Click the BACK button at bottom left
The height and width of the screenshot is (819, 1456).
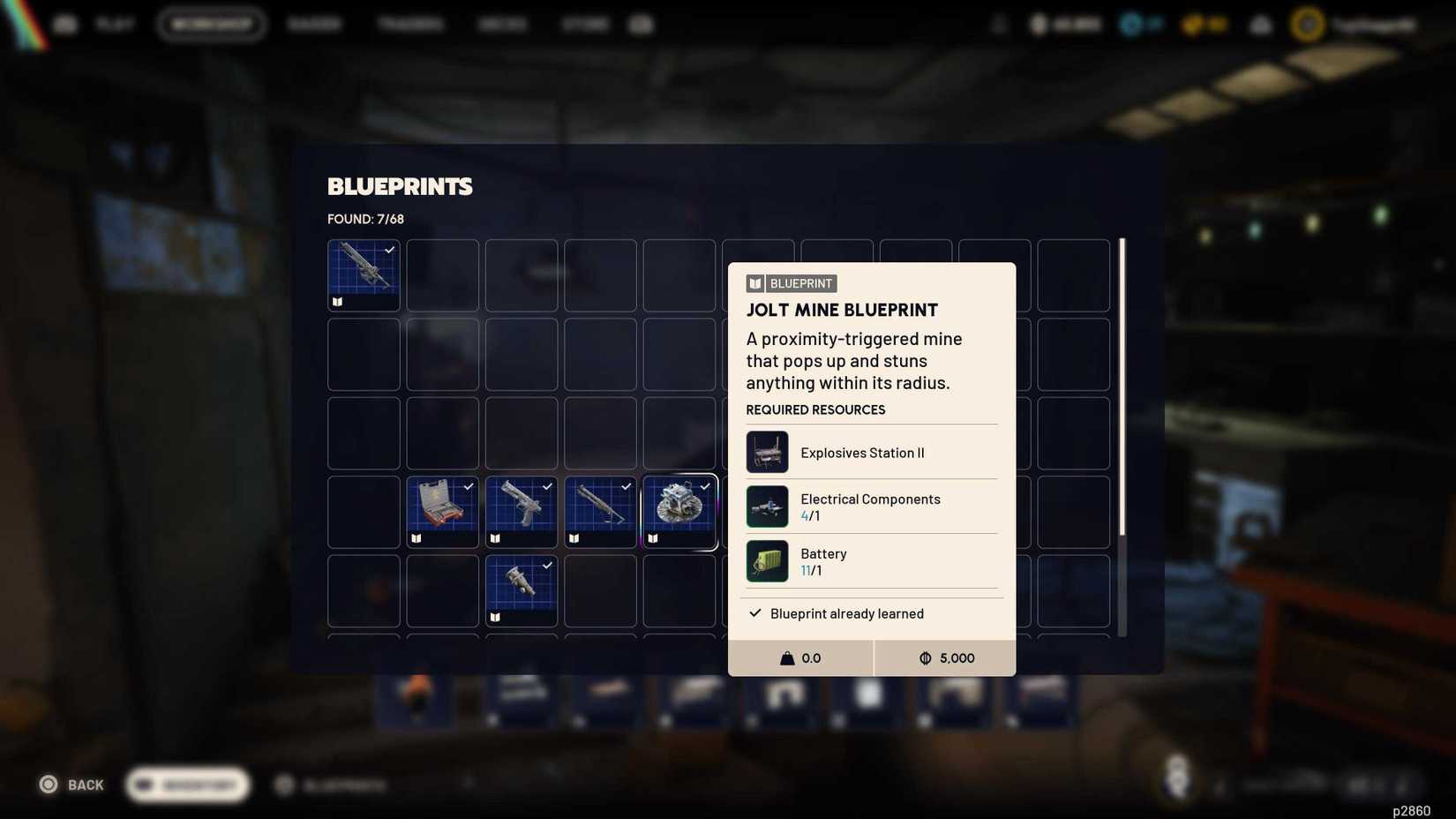pos(71,784)
